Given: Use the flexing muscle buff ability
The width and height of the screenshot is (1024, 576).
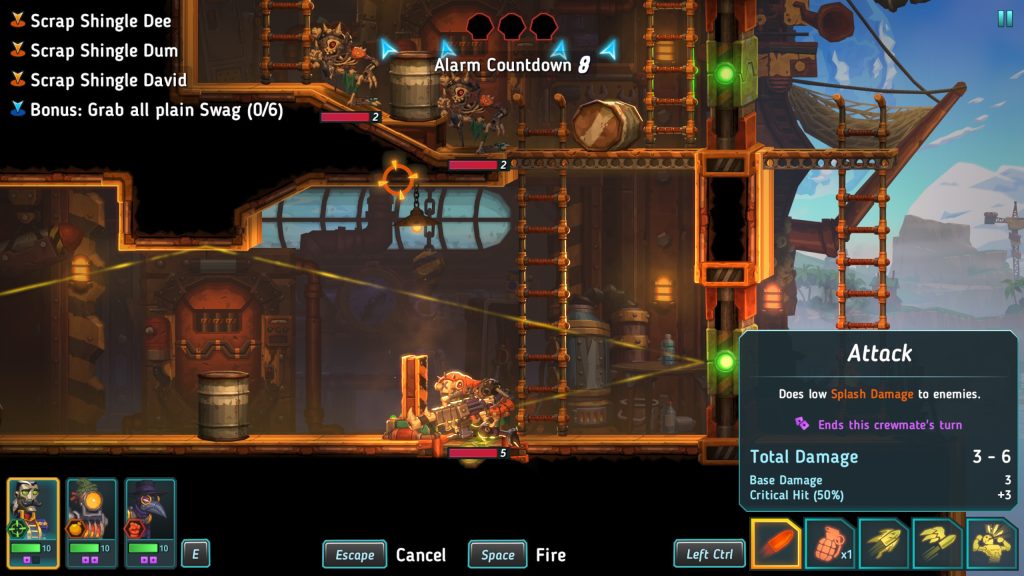Looking at the screenshot, I should pos(991,545).
